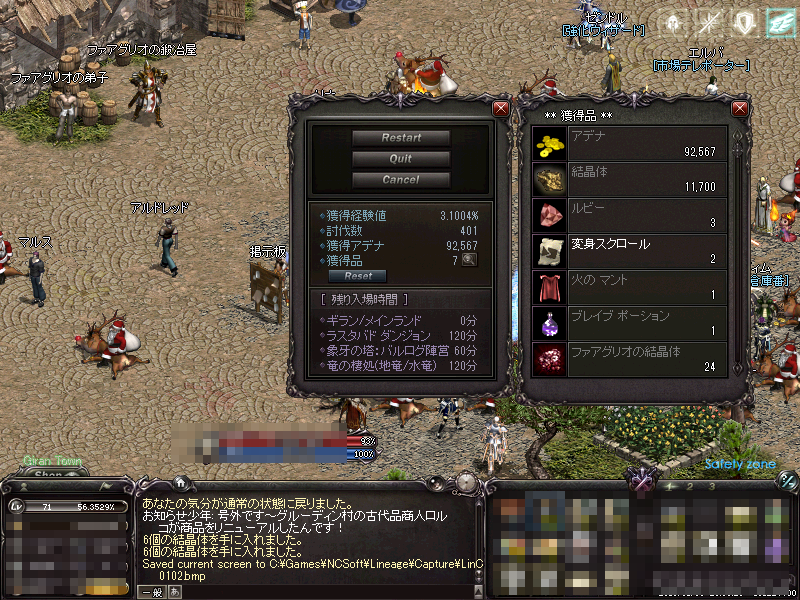
Task: Click the shield buff icon
Action: point(744,23)
